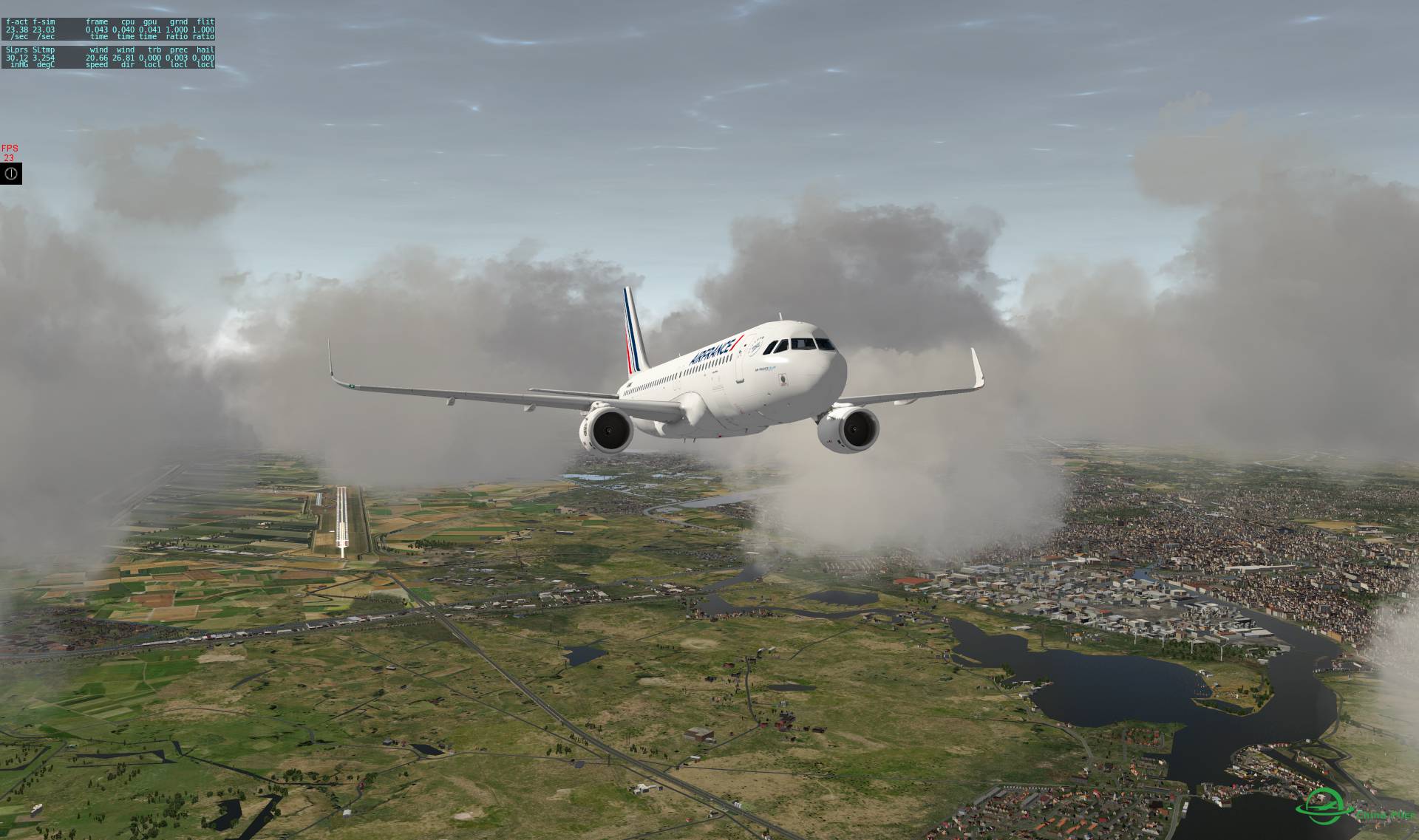1419x840 pixels.
Task: Click the pause/power icon below the FPS counter
Action: (10, 175)
